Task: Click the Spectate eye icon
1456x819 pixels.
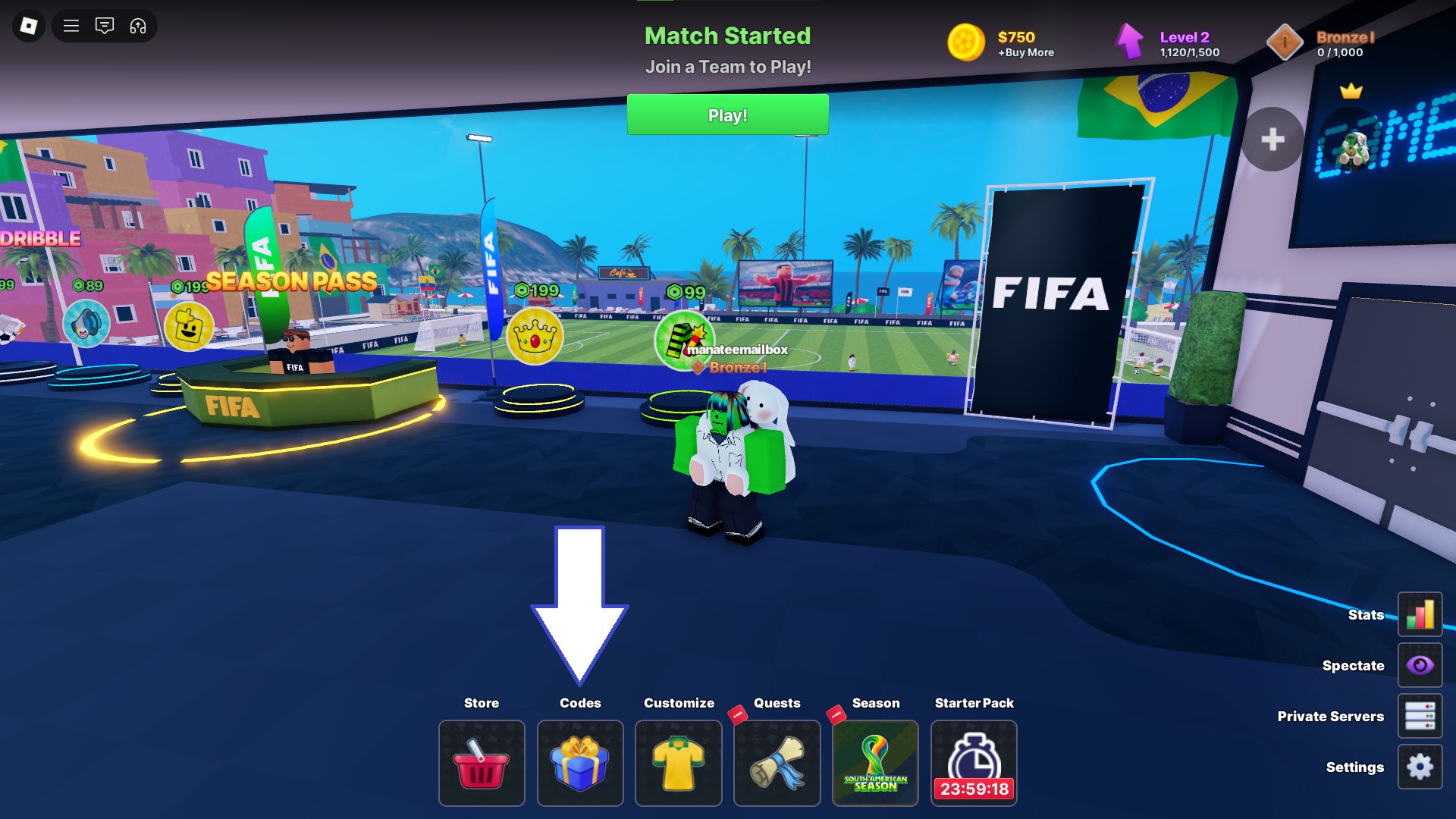Action: pyautogui.click(x=1420, y=665)
